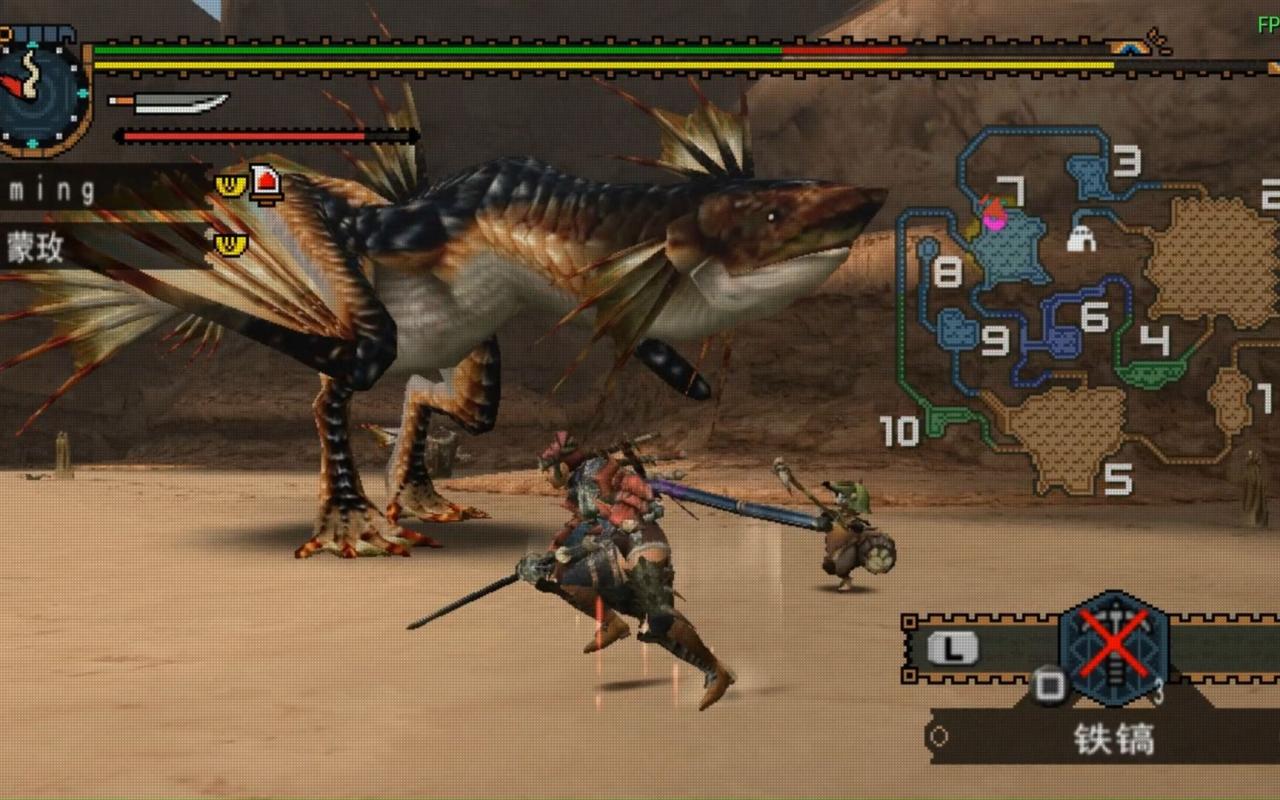The height and width of the screenshot is (800, 1280).
Task: Click the weapon sharpness blade icon
Action: click(170, 103)
